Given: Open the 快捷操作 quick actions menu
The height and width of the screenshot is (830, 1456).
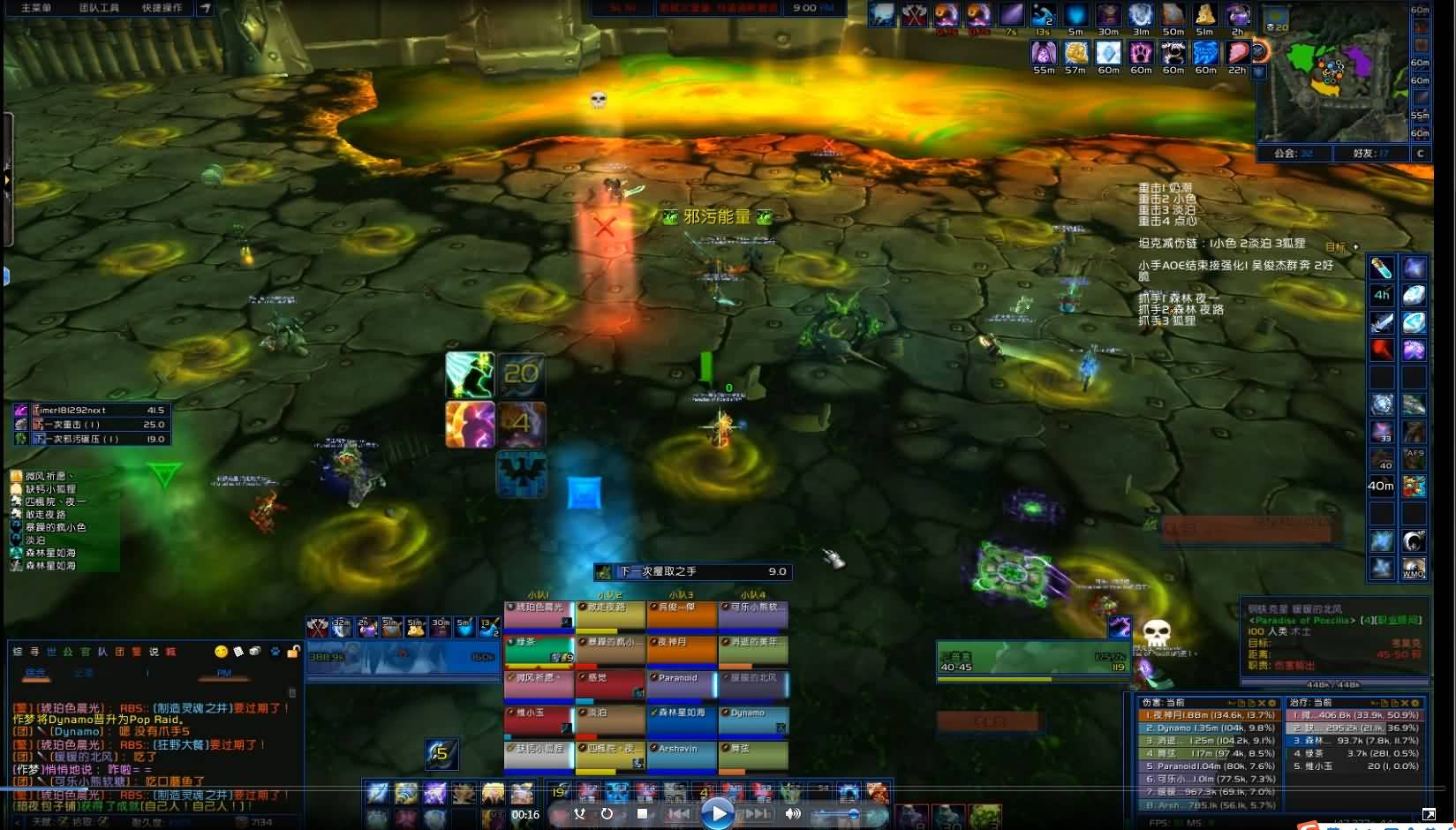Looking at the screenshot, I should 162,8.
